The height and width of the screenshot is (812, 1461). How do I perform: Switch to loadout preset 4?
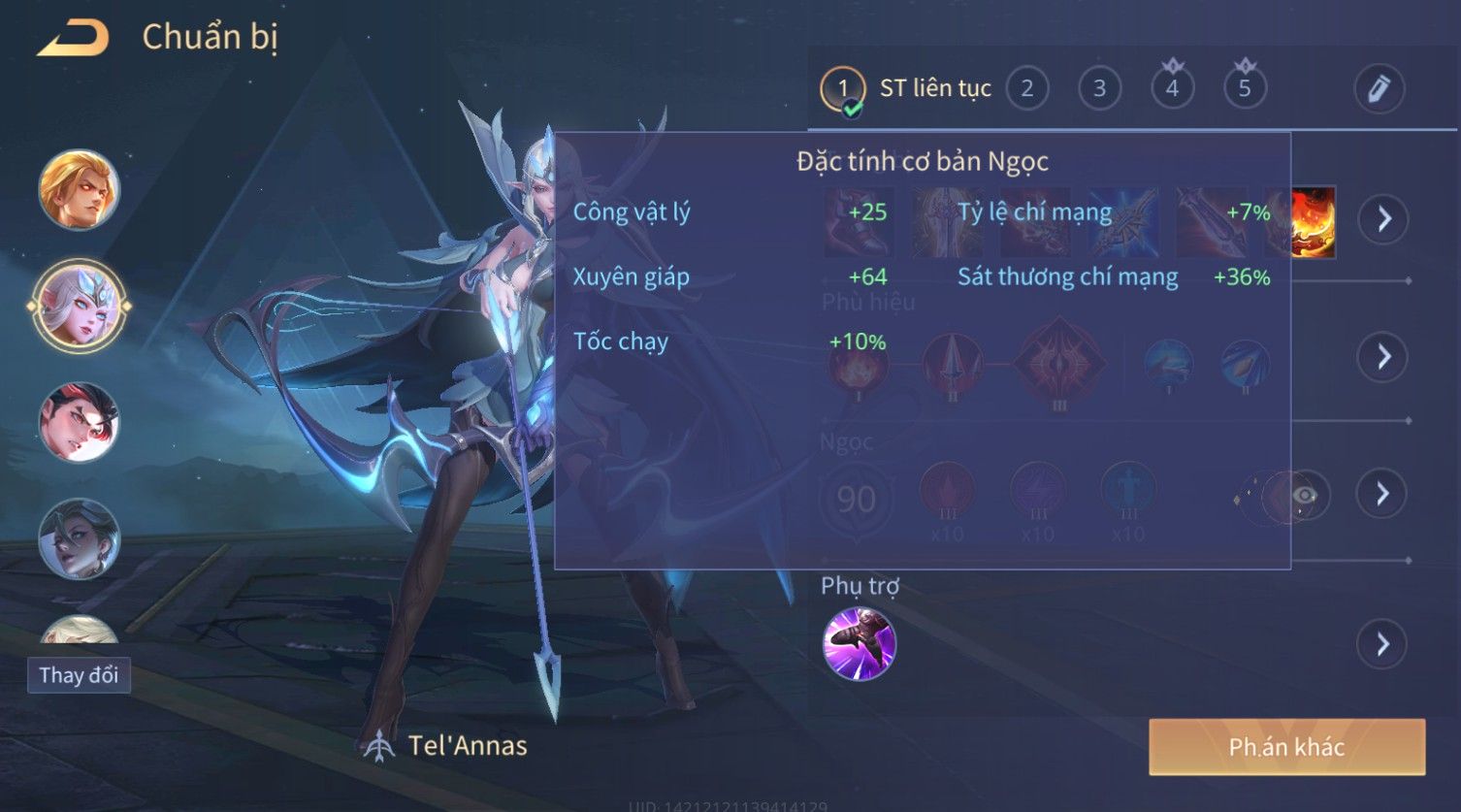(x=1172, y=89)
